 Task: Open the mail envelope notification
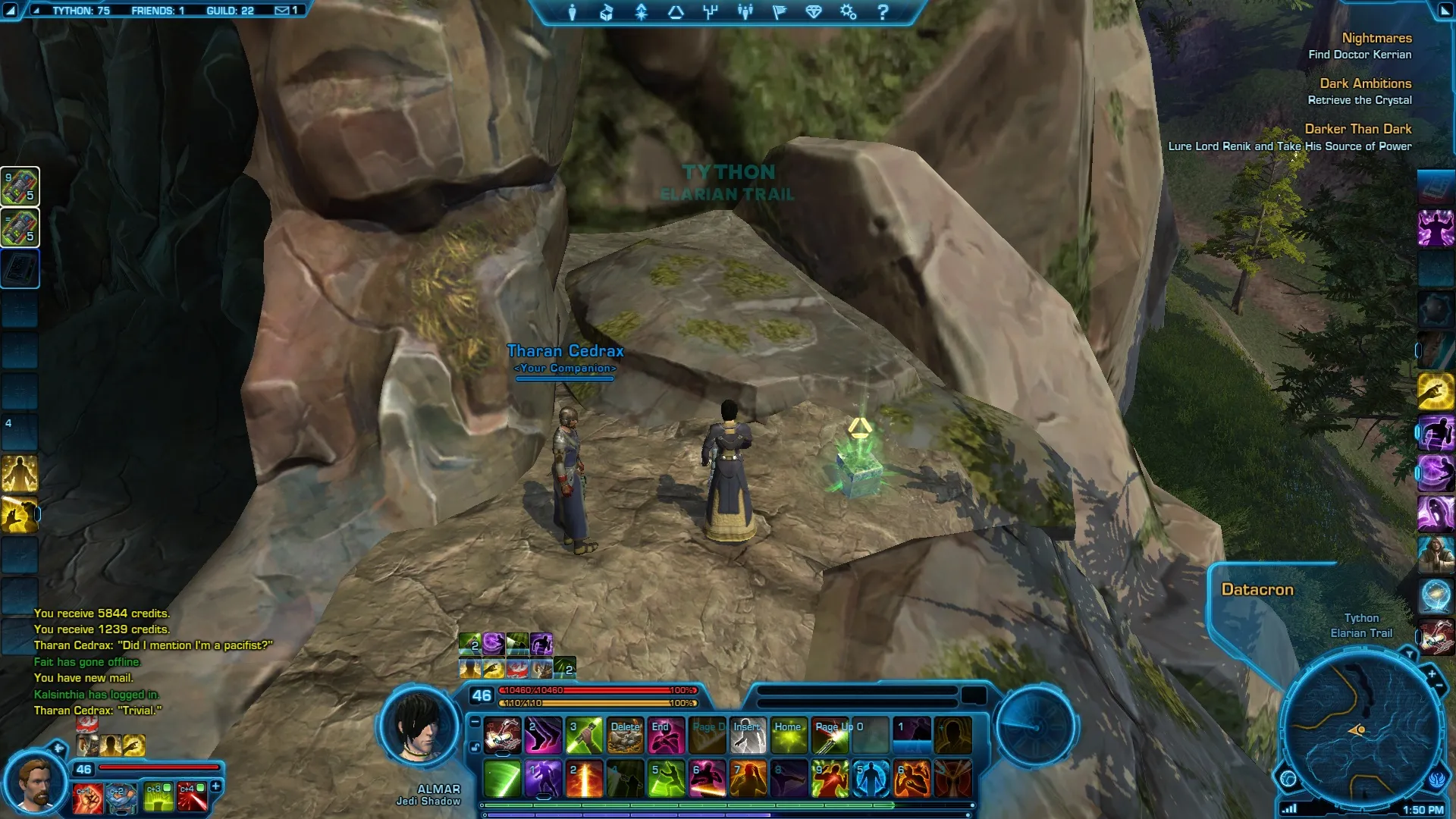[282, 11]
